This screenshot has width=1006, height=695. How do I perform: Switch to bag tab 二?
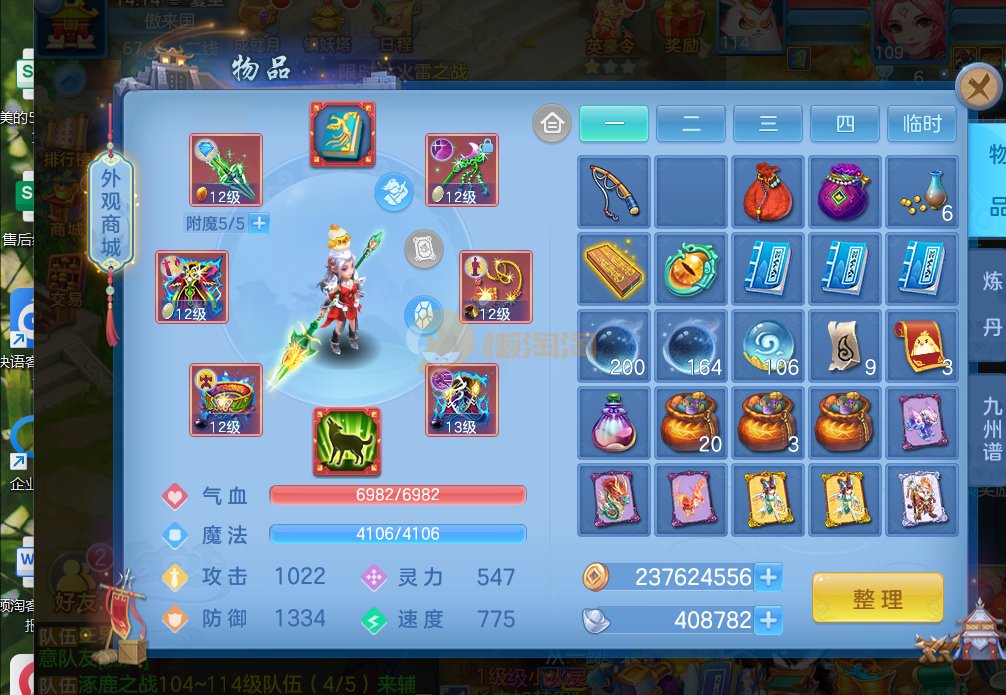click(691, 124)
